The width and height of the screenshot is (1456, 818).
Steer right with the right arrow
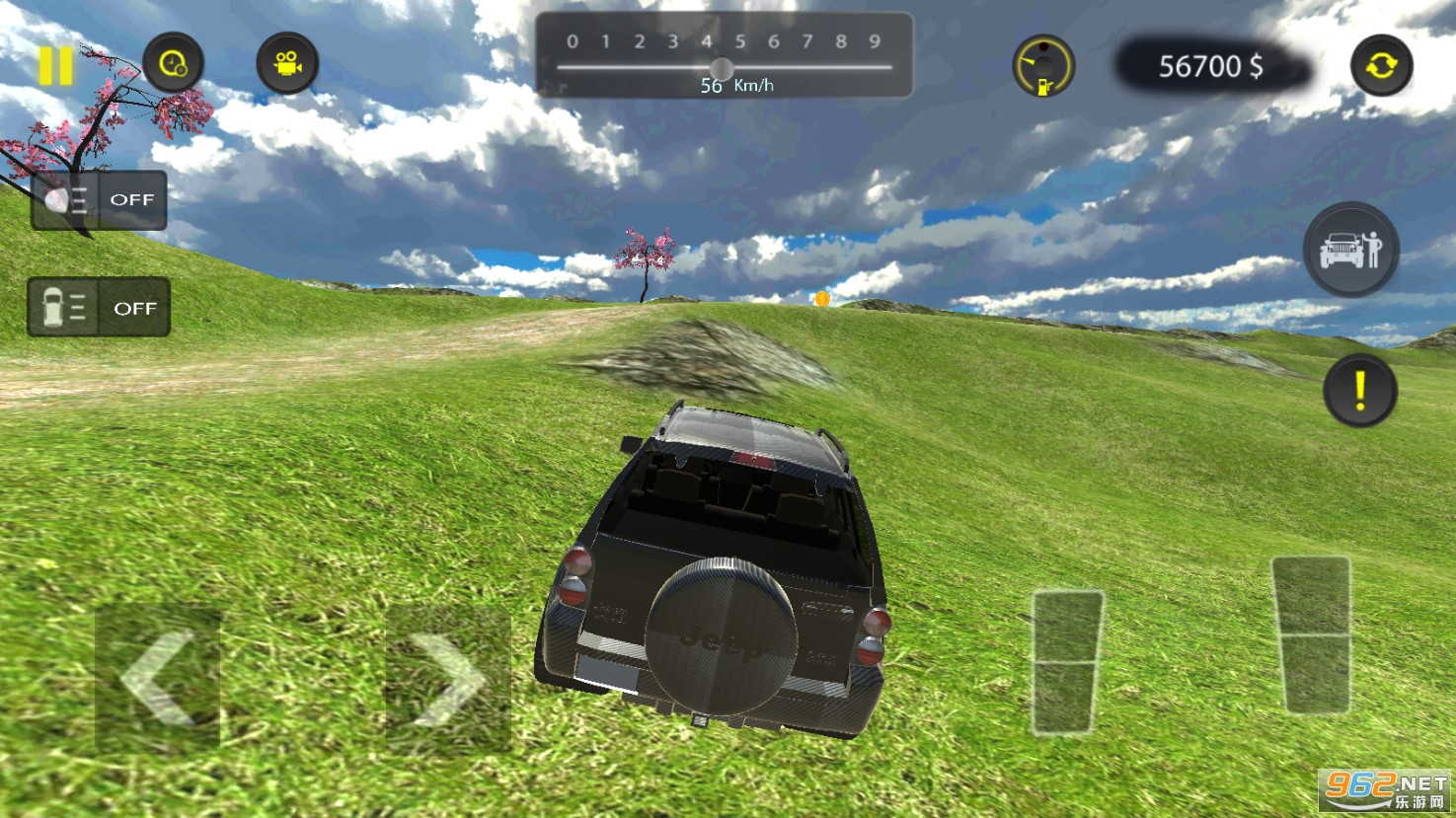tap(447, 679)
